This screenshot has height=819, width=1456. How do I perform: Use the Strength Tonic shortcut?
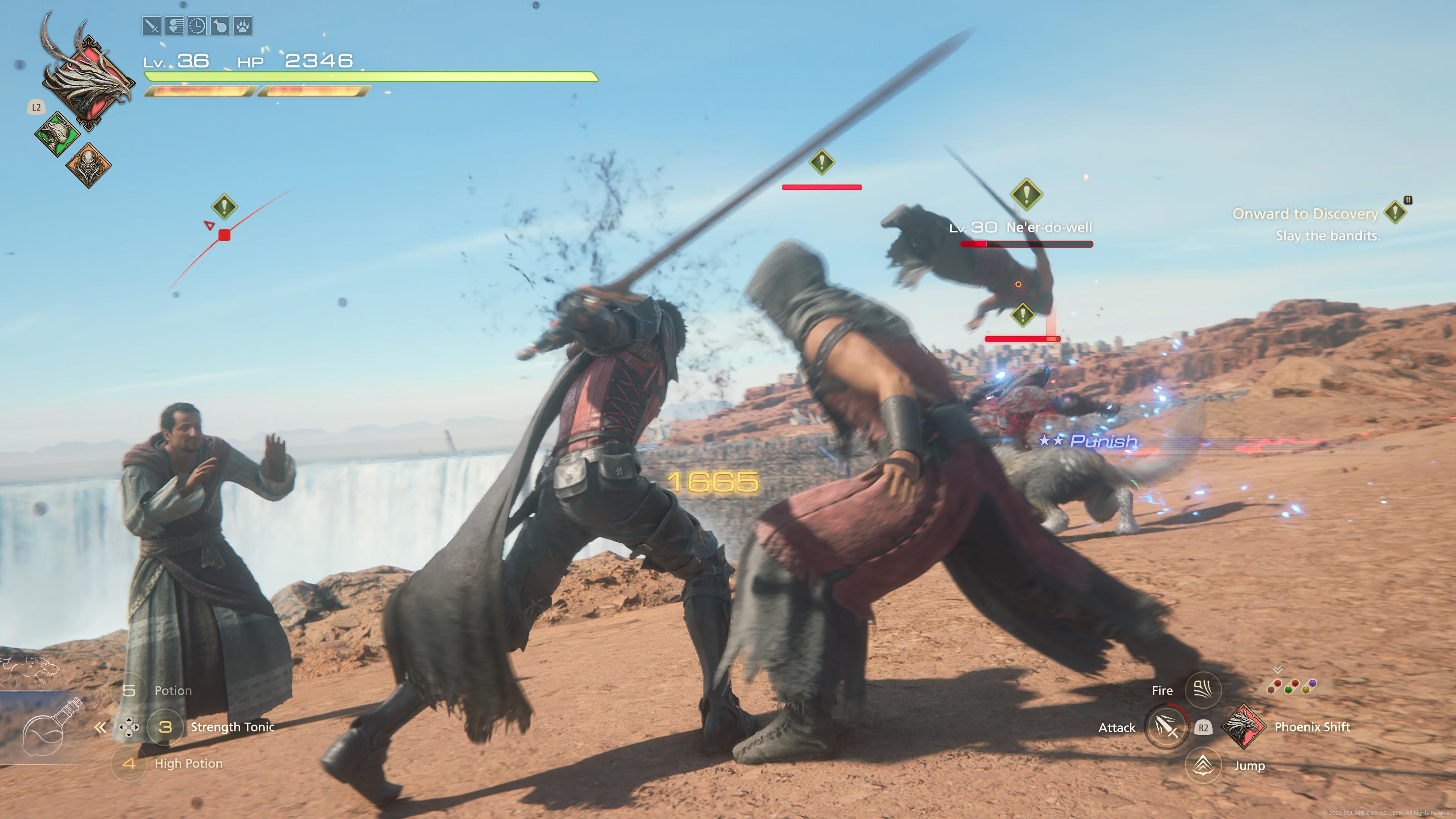tap(165, 727)
